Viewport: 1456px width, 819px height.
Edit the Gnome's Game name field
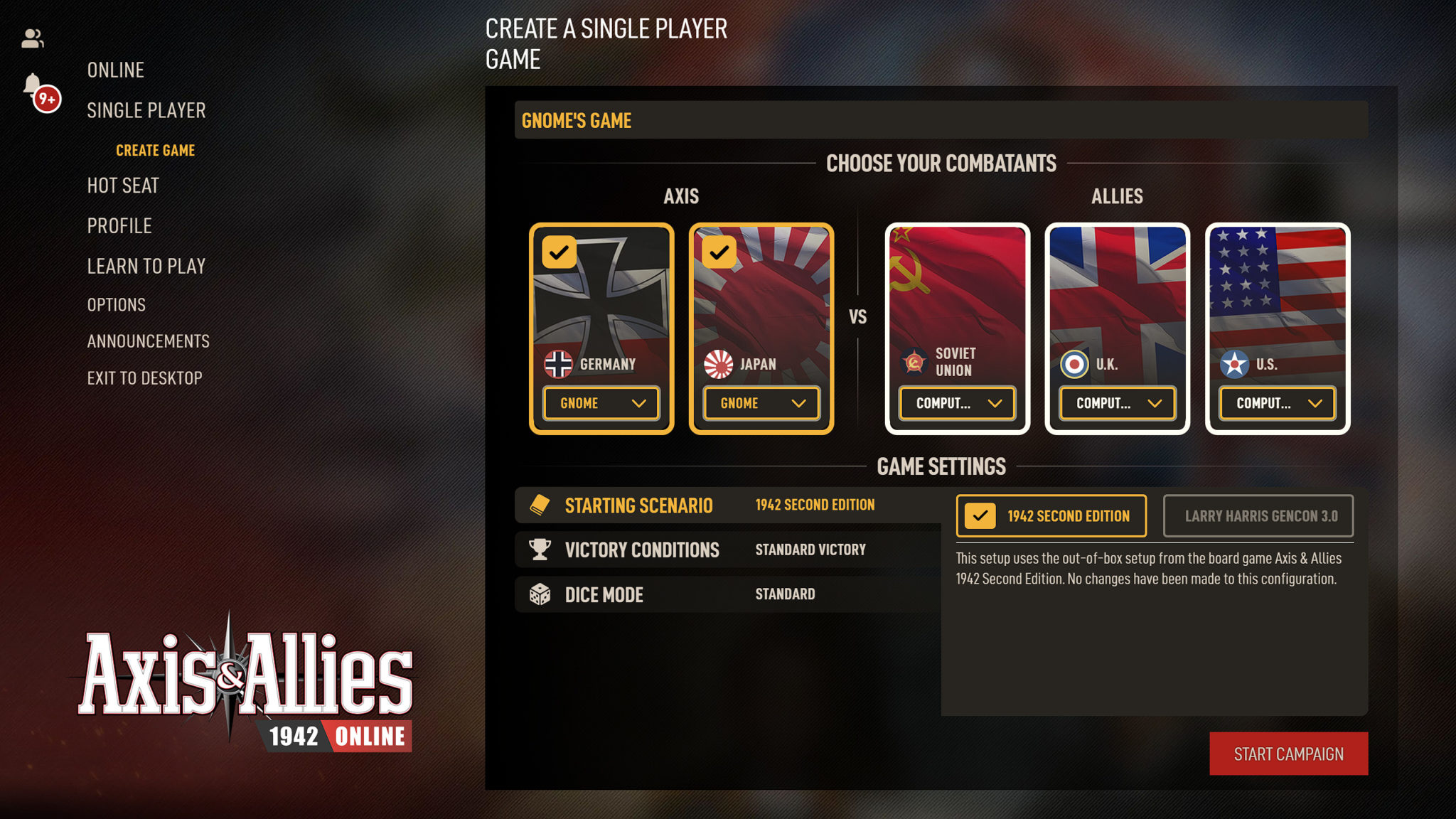[940, 120]
